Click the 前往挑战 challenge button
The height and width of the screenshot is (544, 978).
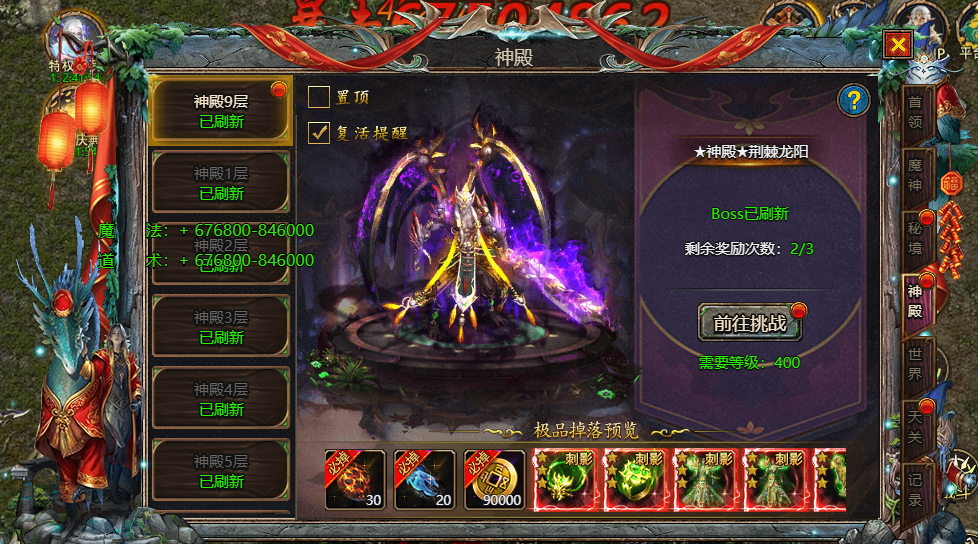749,323
